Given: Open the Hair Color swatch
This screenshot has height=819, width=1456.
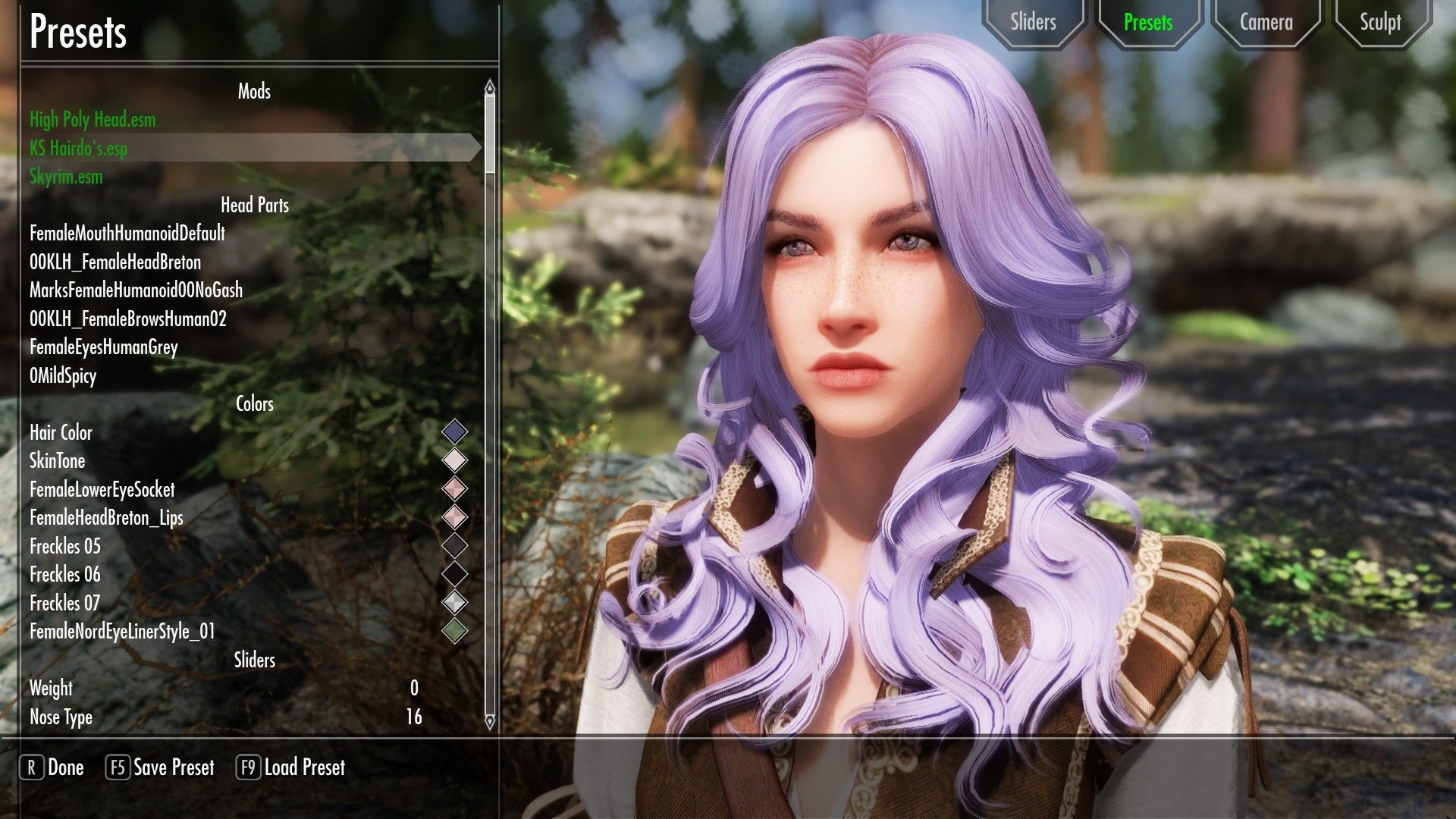Looking at the screenshot, I should pyautogui.click(x=455, y=430).
